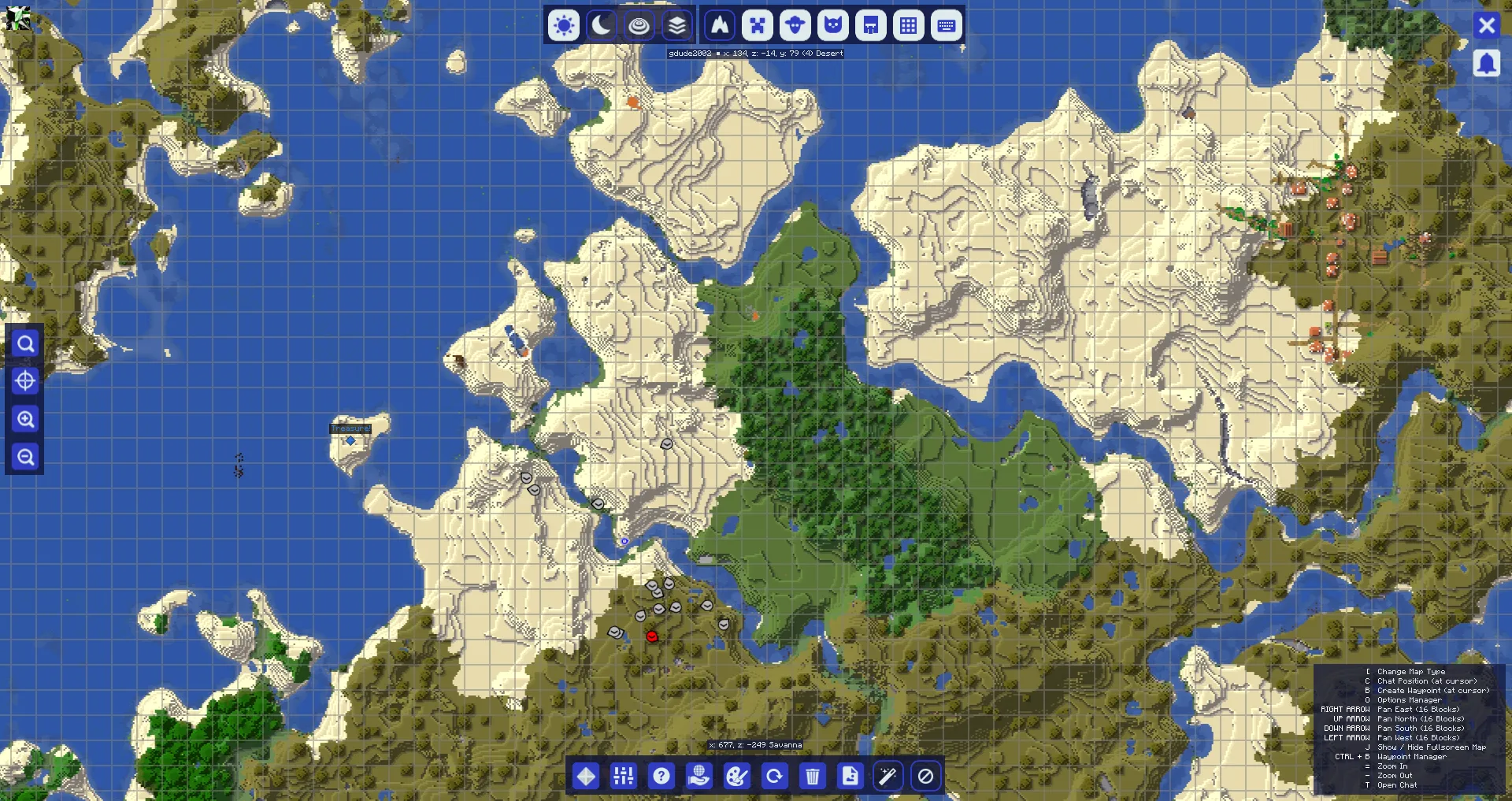Center the map on your player
Screen dimensions: 1512x801
[x=24, y=381]
